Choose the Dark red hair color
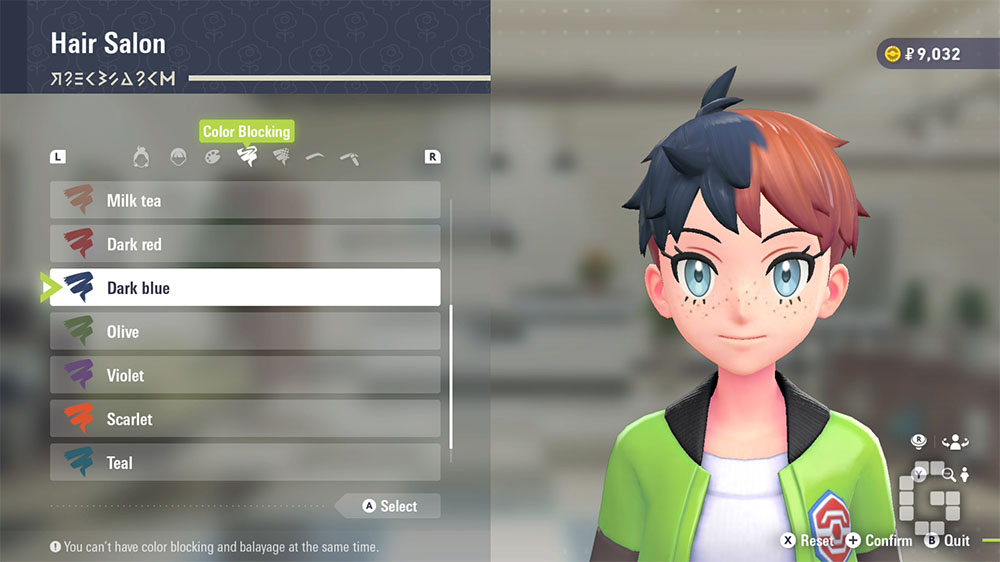The height and width of the screenshot is (562, 1000). (x=245, y=244)
